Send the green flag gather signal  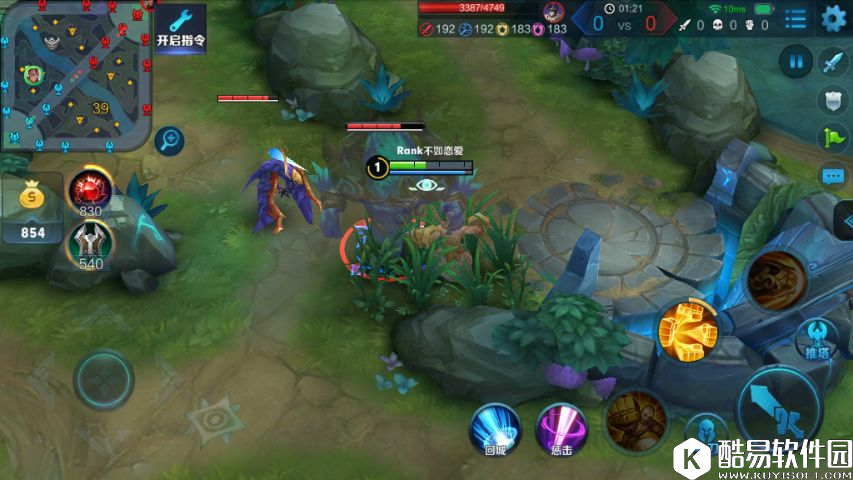click(x=833, y=137)
